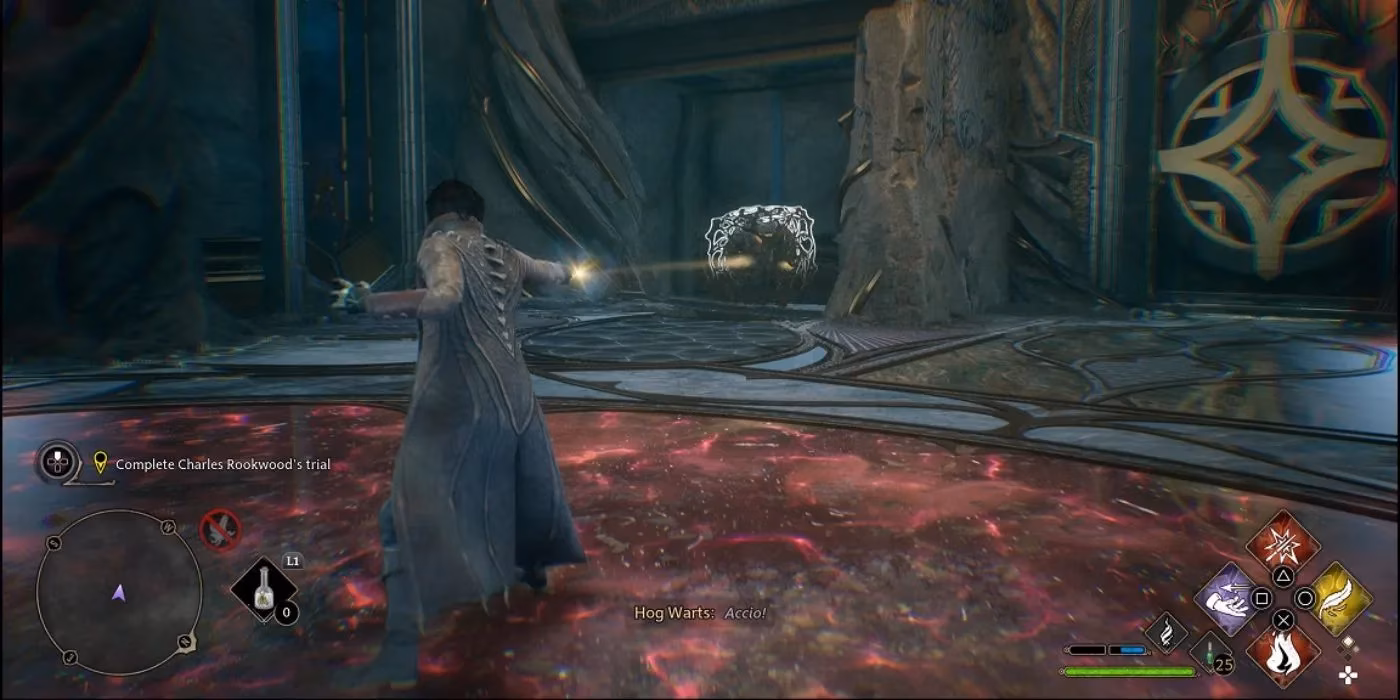Trigger the Ancient Magic wisp icon
The width and height of the screenshot is (1400, 700).
pos(1165,631)
